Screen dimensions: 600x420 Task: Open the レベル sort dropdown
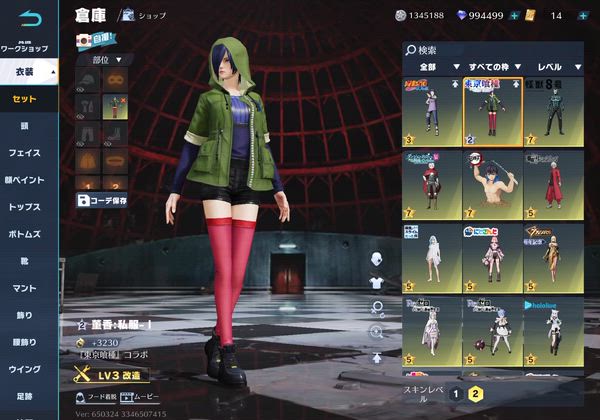coord(556,65)
